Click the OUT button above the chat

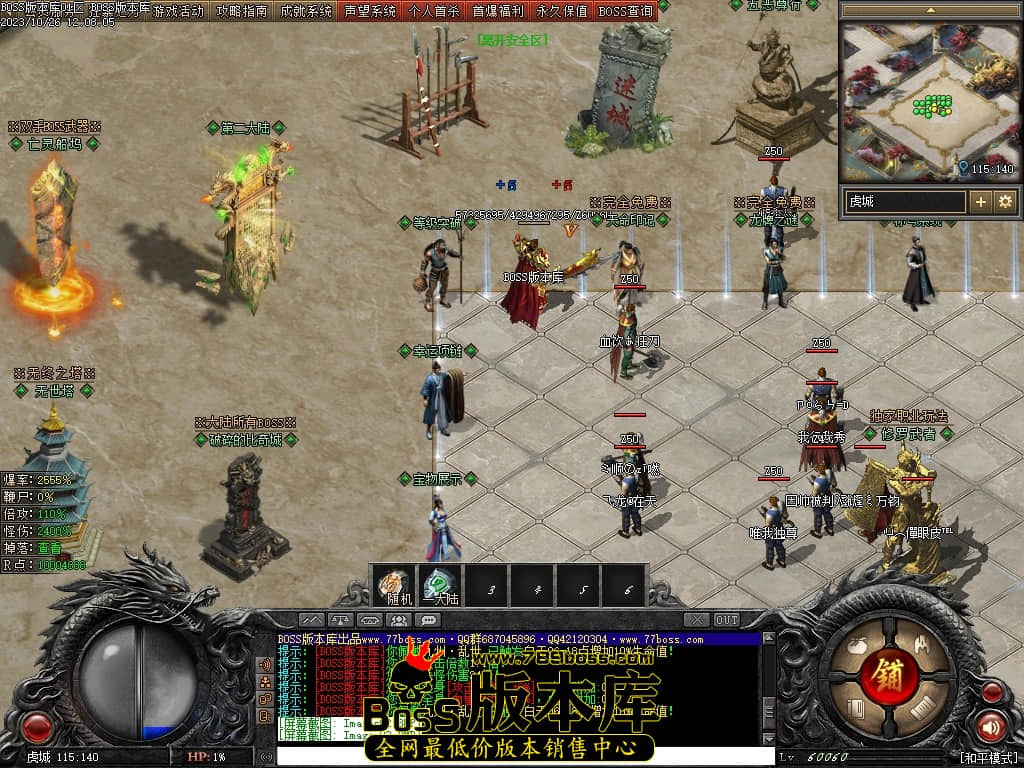(727, 620)
